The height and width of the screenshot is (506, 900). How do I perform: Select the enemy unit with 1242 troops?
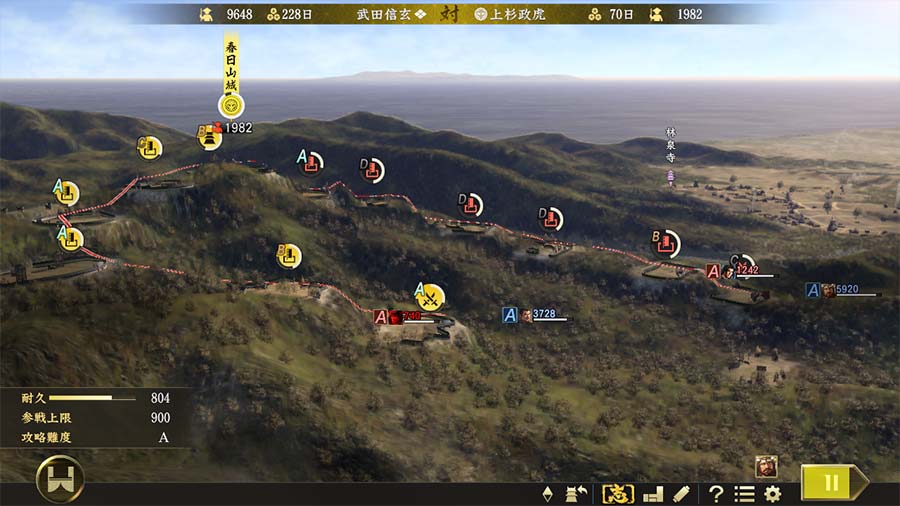(x=729, y=271)
